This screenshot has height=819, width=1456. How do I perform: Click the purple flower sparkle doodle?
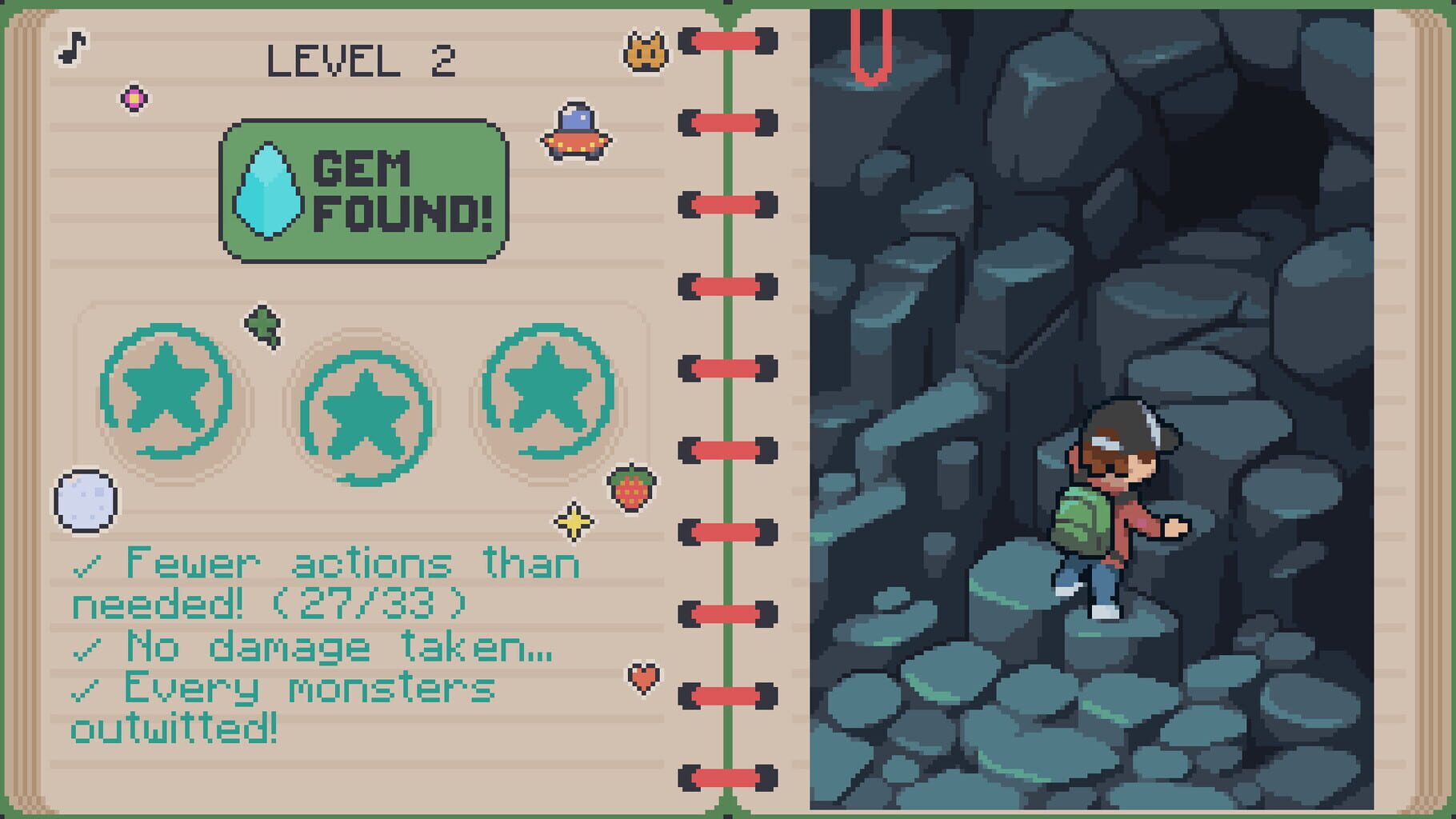click(x=134, y=98)
